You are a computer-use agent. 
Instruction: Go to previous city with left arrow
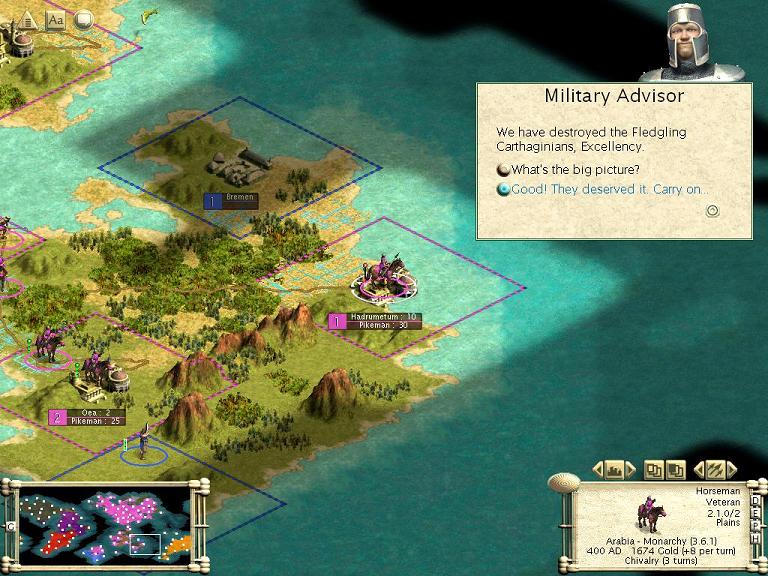click(597, 468)
